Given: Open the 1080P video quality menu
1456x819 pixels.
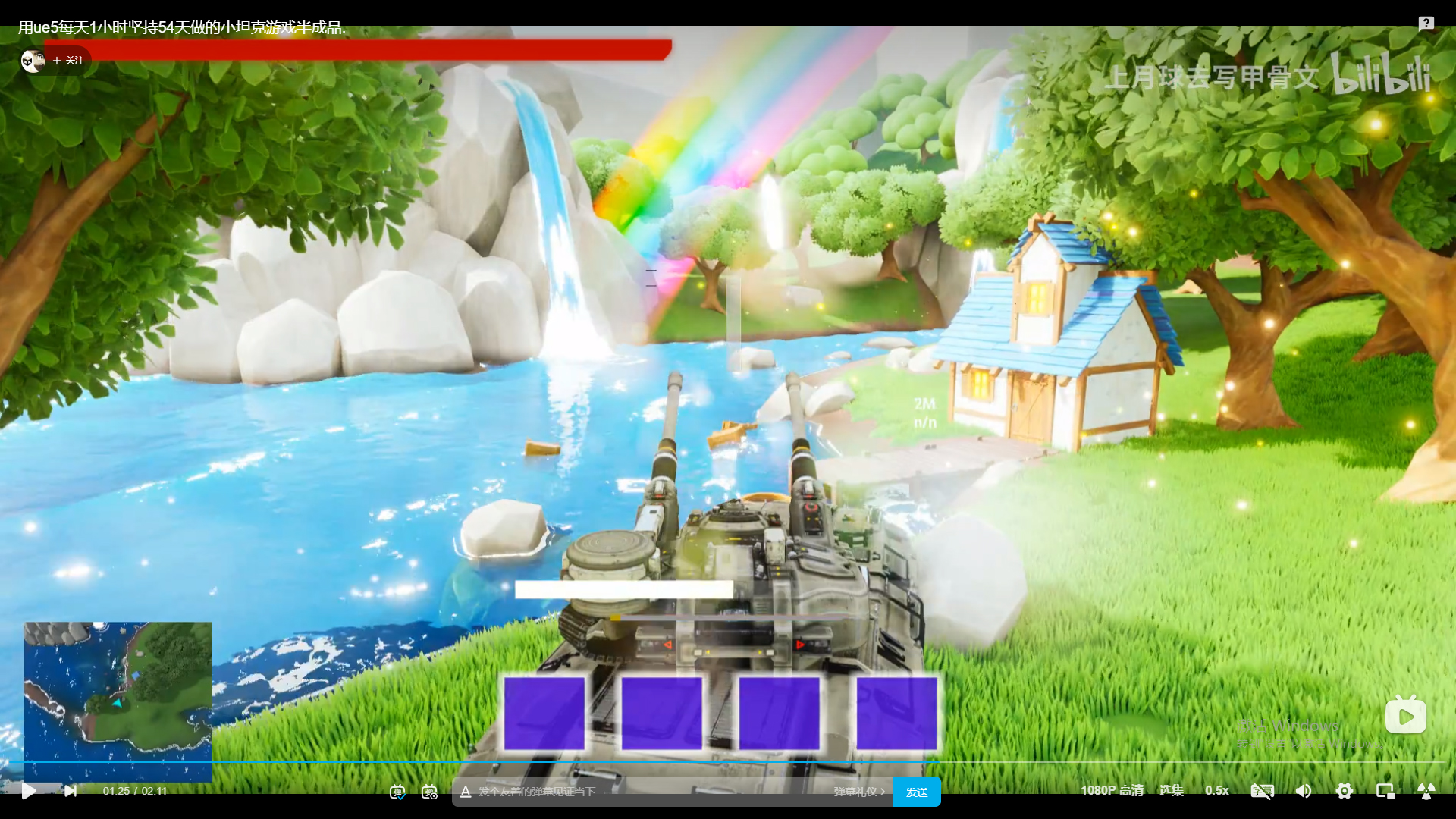Looking at the screenshot, I should [x=1112, y=790].
